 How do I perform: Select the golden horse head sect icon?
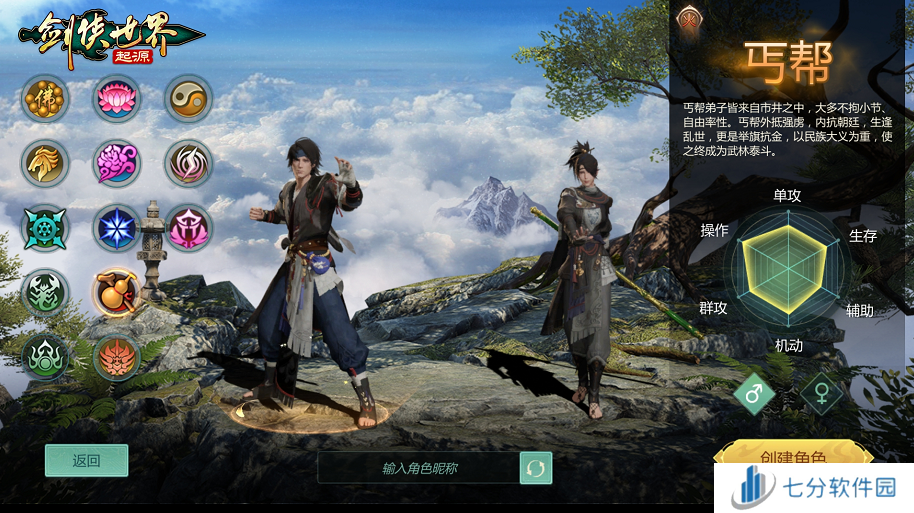pyautogui.click(x=45, y=163)
